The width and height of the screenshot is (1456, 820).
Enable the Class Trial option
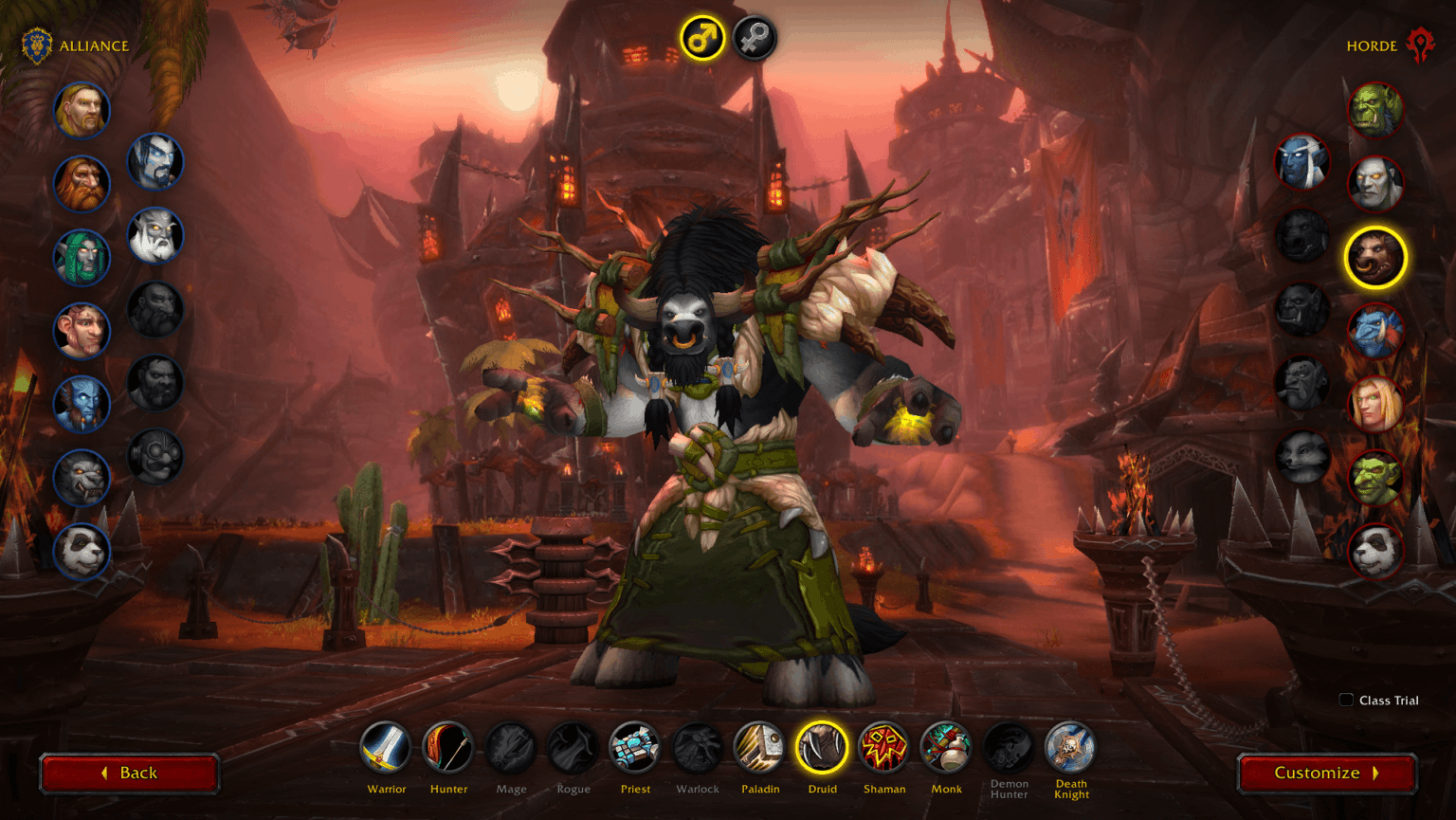[1345, 700]
